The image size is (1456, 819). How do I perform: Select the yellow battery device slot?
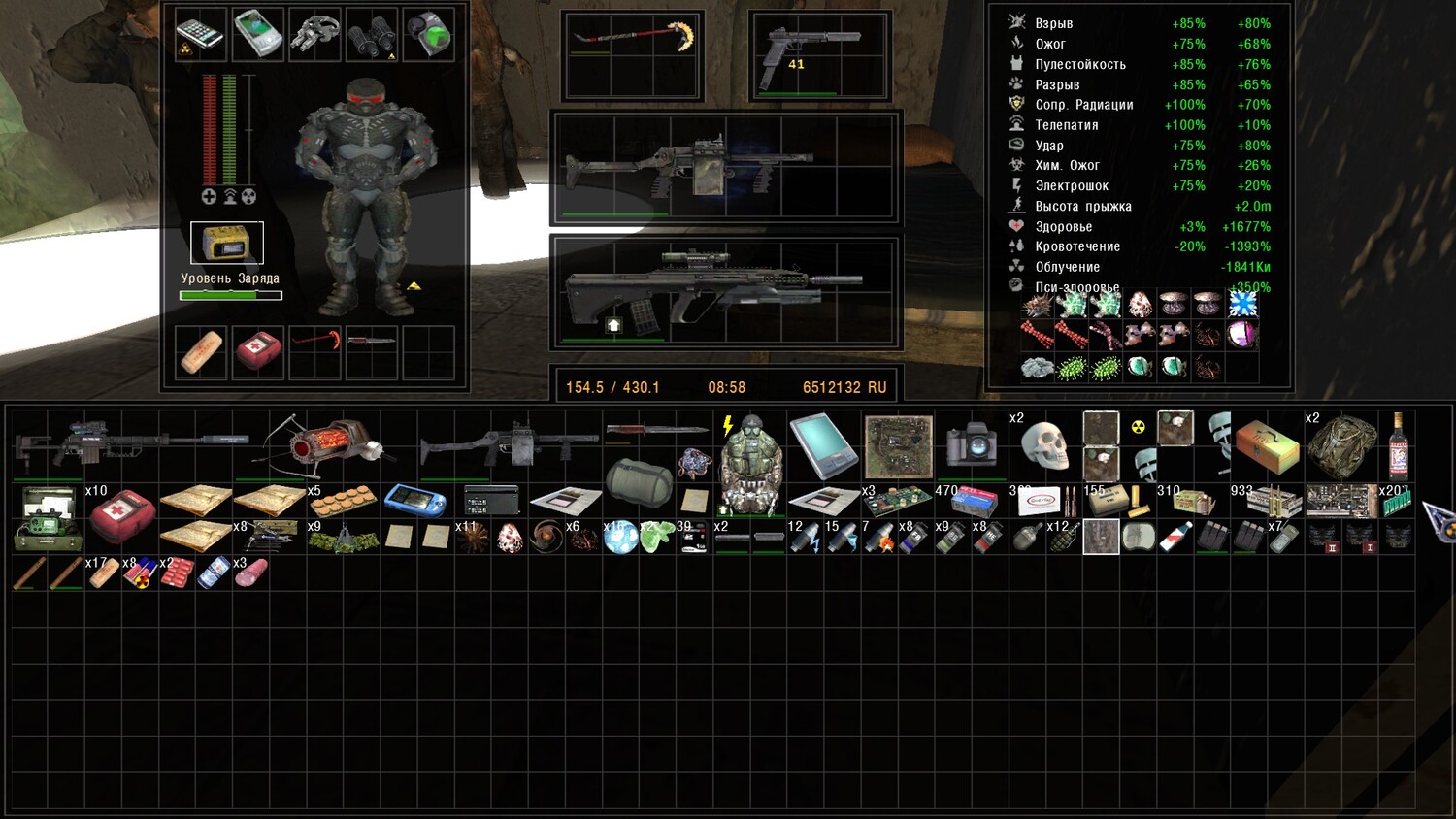coord(227,243)
